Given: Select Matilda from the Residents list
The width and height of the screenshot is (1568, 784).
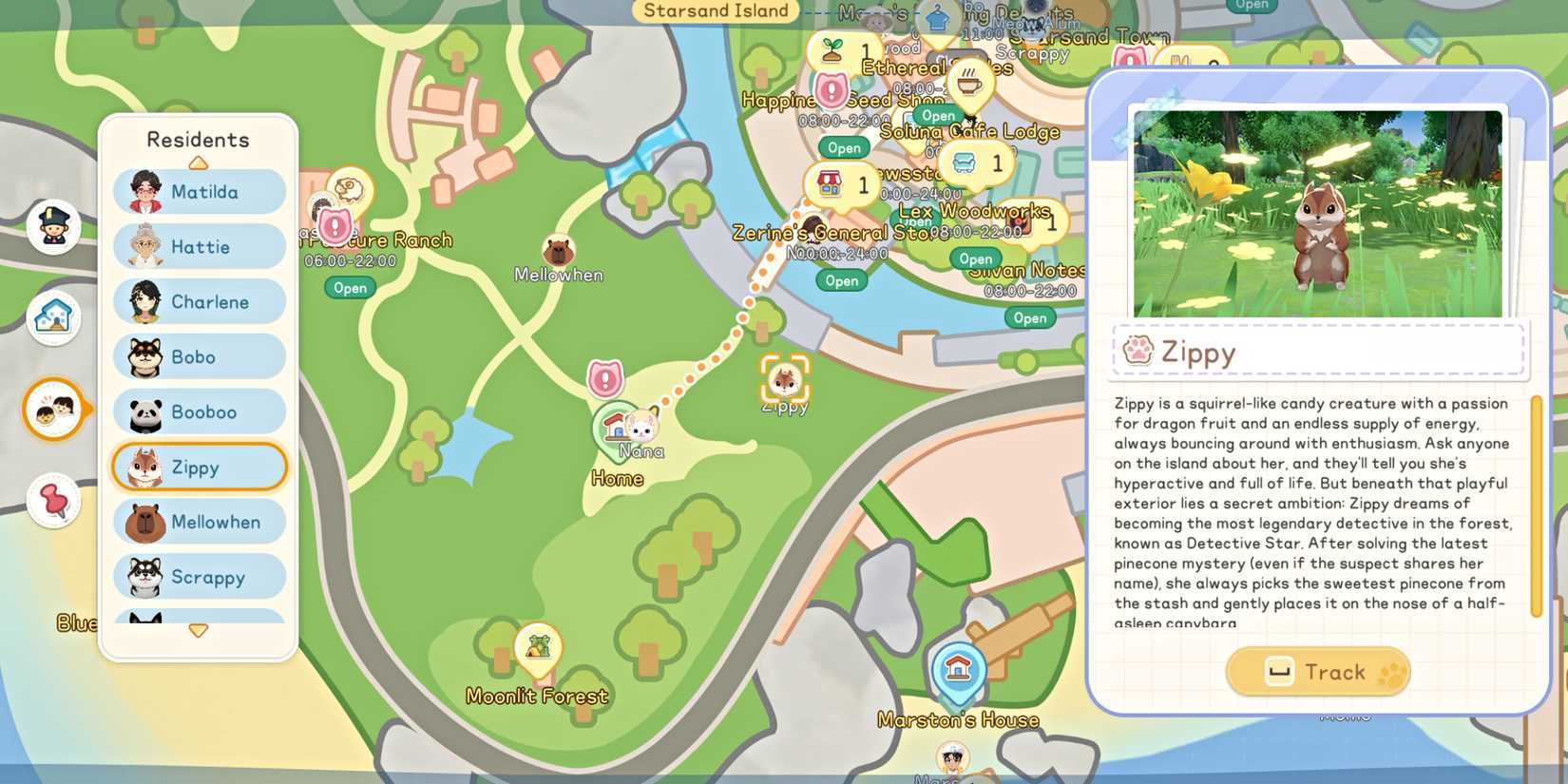Looking at the screenshot, I should (198, 191).
